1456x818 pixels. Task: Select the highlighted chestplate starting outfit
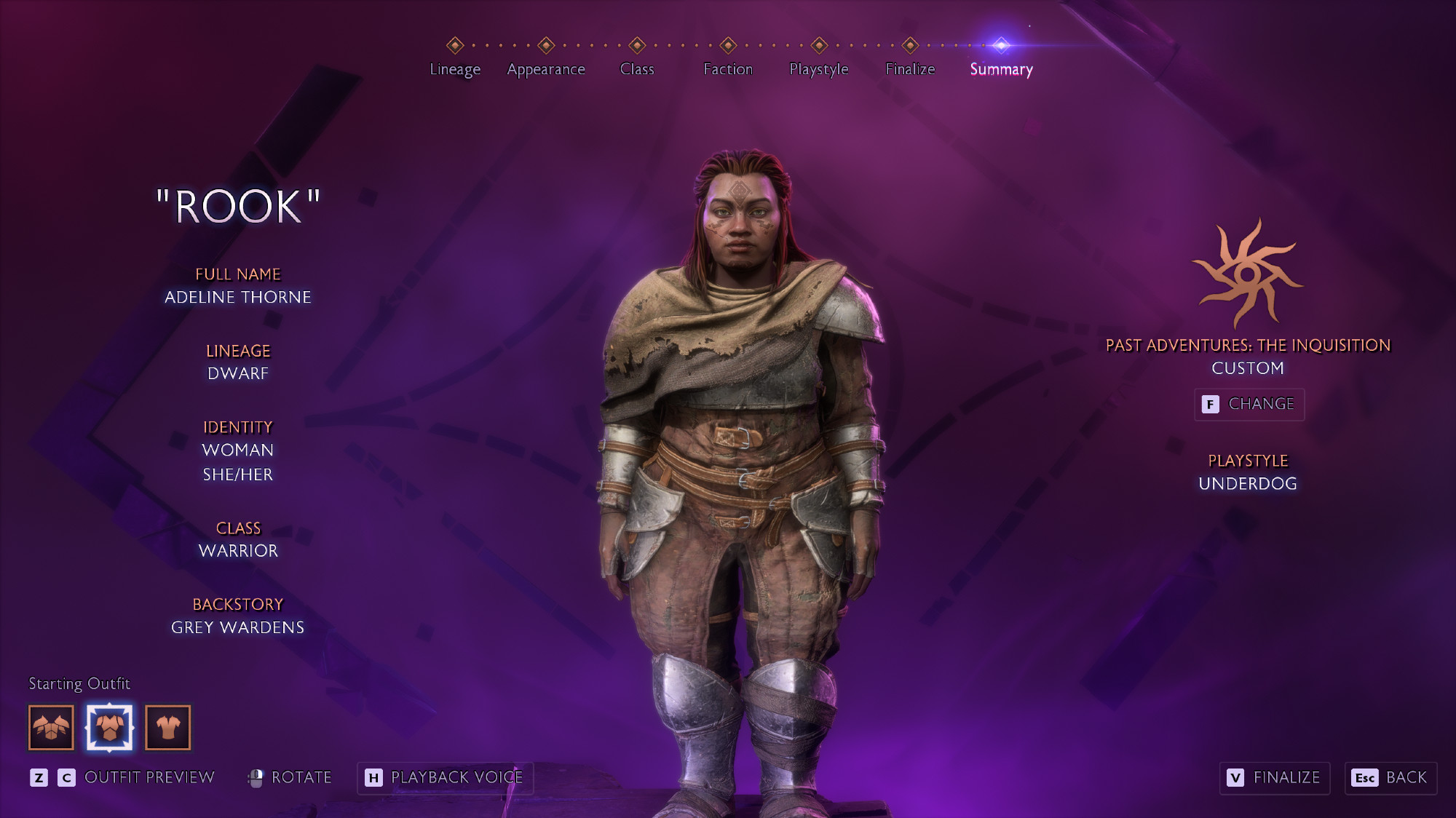[x=109, y=727]
